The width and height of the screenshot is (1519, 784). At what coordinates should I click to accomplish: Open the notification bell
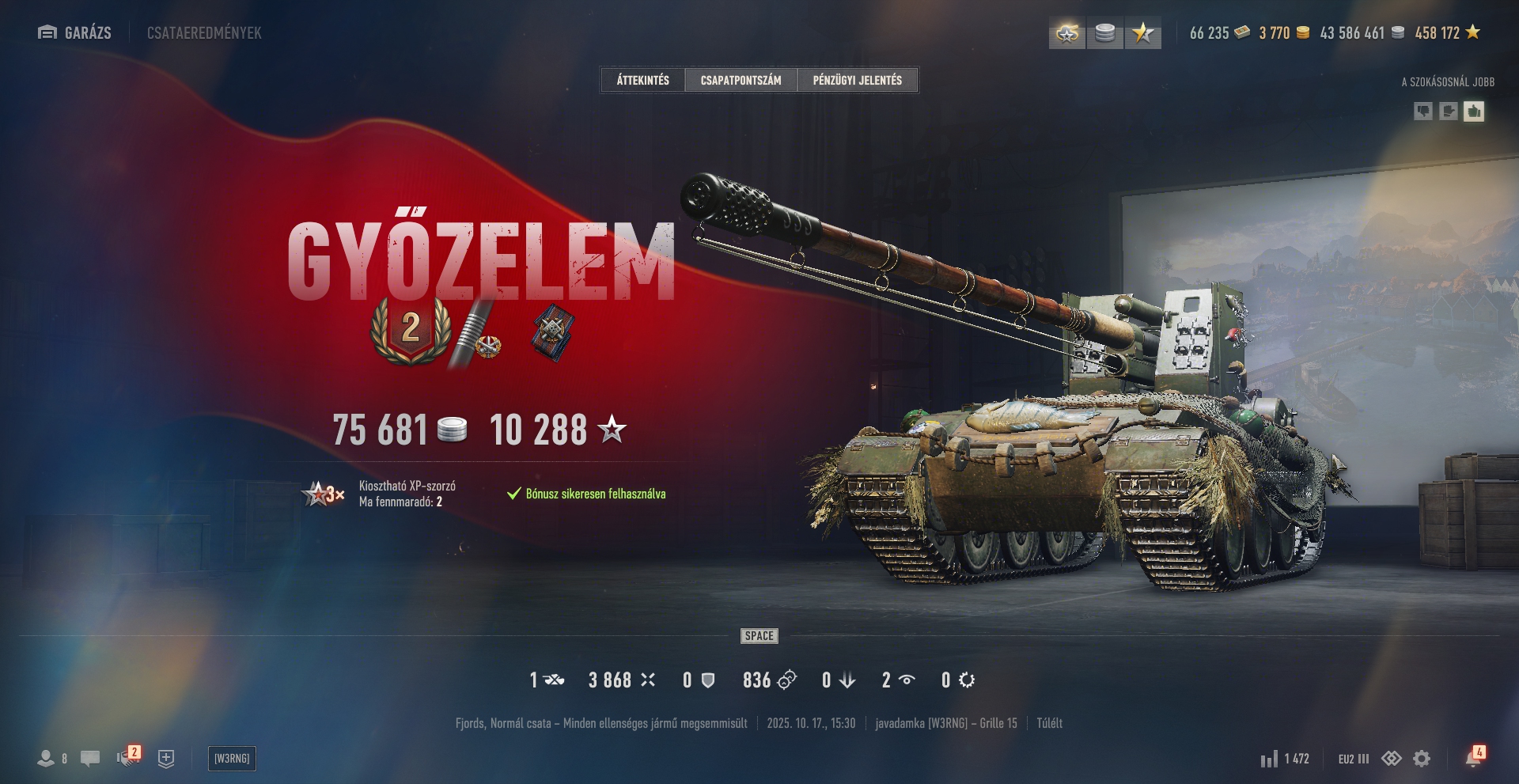click(1473, 758)
